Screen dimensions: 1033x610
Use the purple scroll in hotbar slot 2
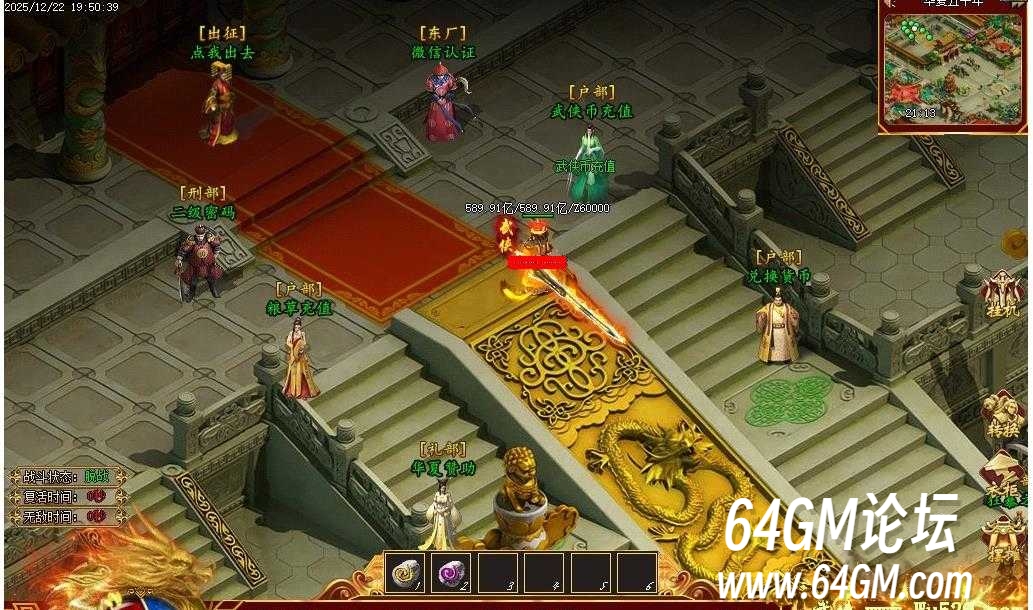(450, 572)
